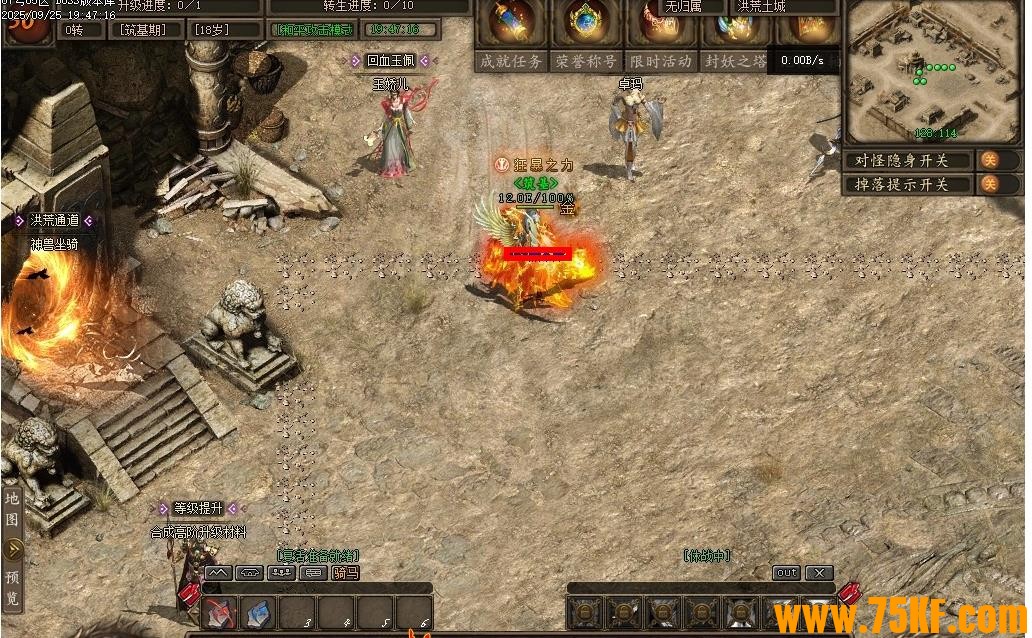Select the blue crystal in second hotbar slot
1032x638 pixels.
[x=258, y=612]
